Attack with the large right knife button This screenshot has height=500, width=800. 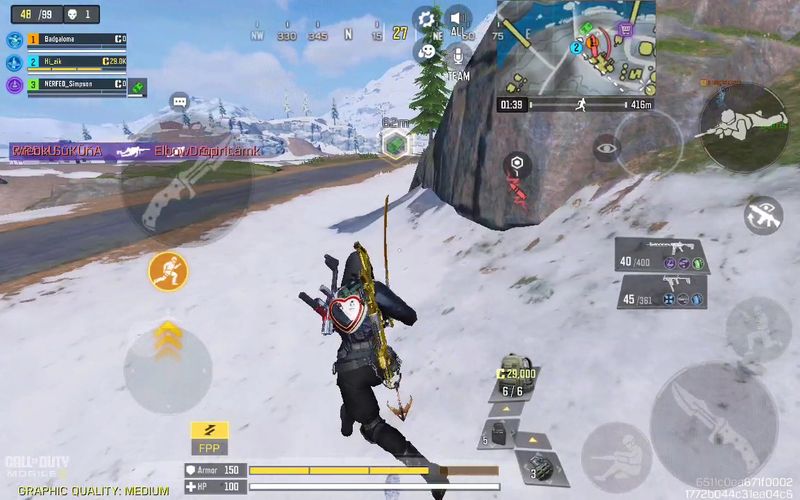[x=714, y=418]
